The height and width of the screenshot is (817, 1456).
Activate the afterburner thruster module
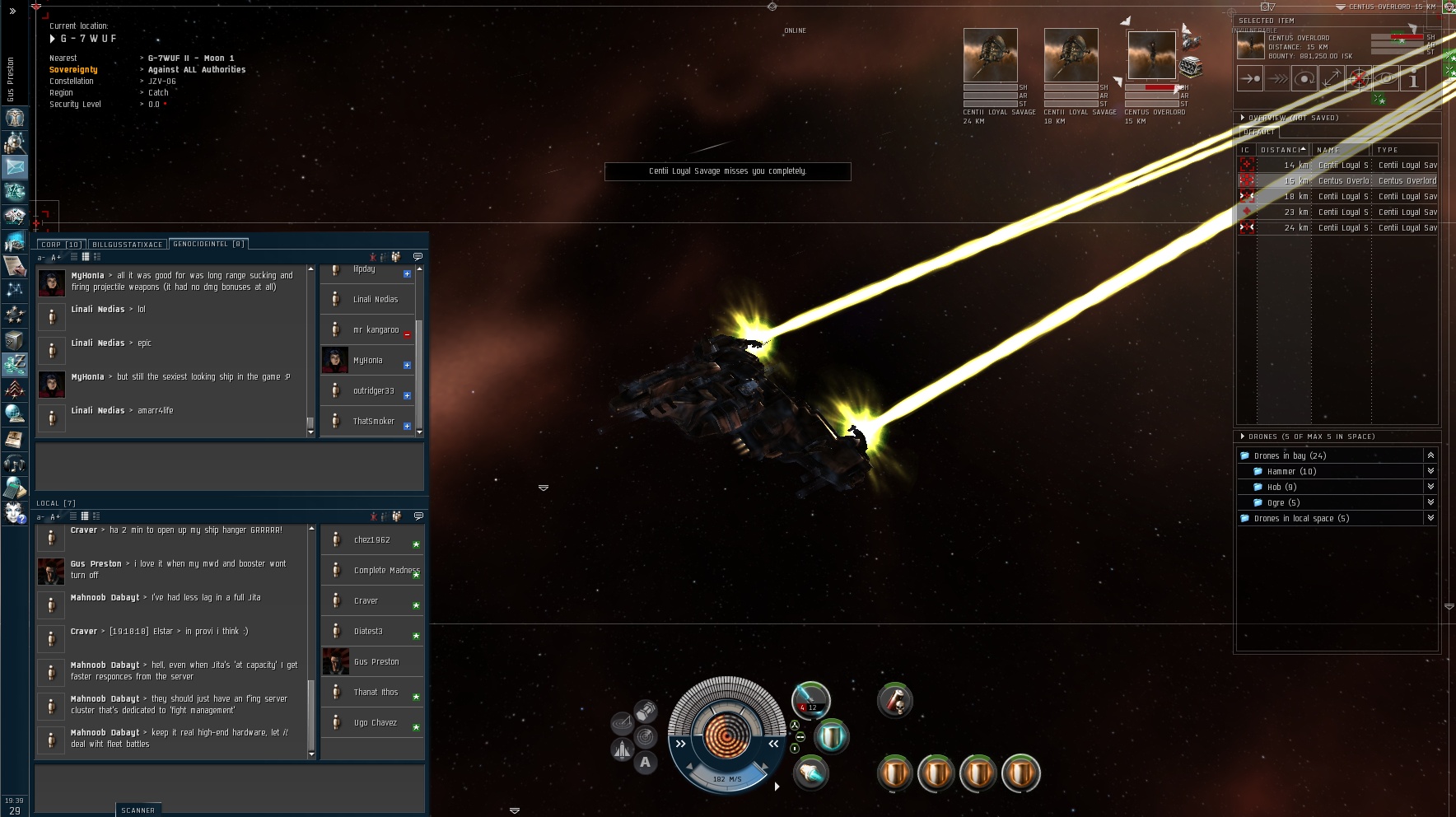click(811, 773)
